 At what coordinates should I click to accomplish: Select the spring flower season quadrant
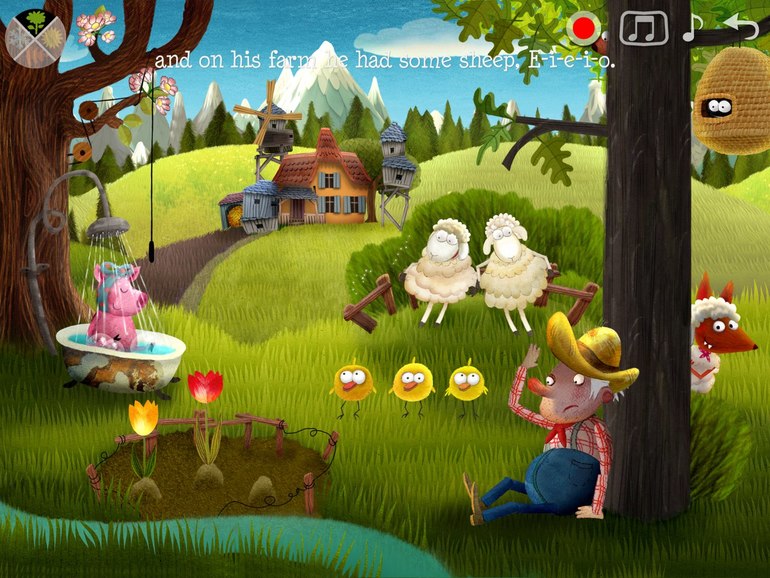(37, 21)
